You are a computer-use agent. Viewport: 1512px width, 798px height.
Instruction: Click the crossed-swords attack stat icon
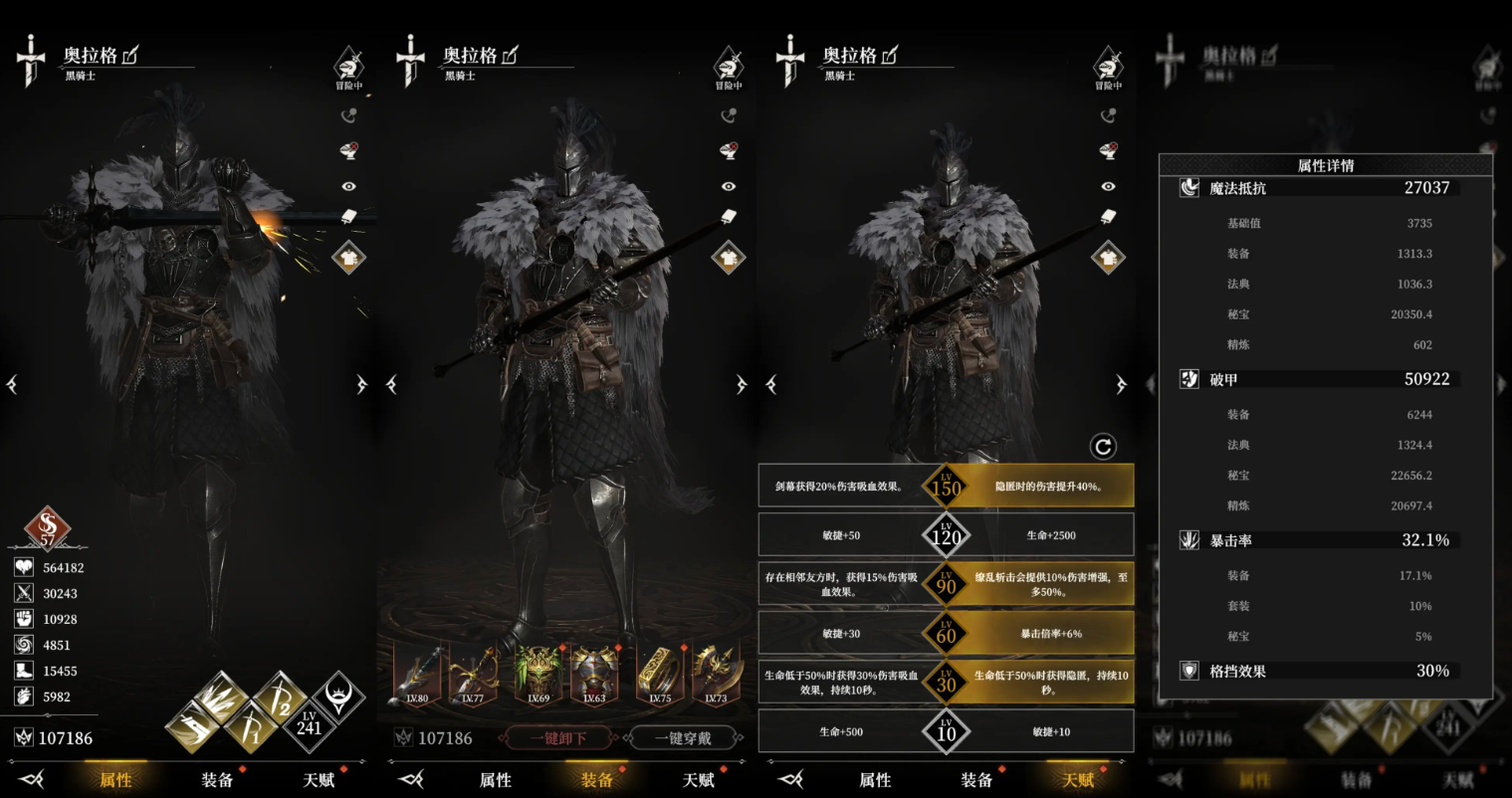click(x=23, y=590)
